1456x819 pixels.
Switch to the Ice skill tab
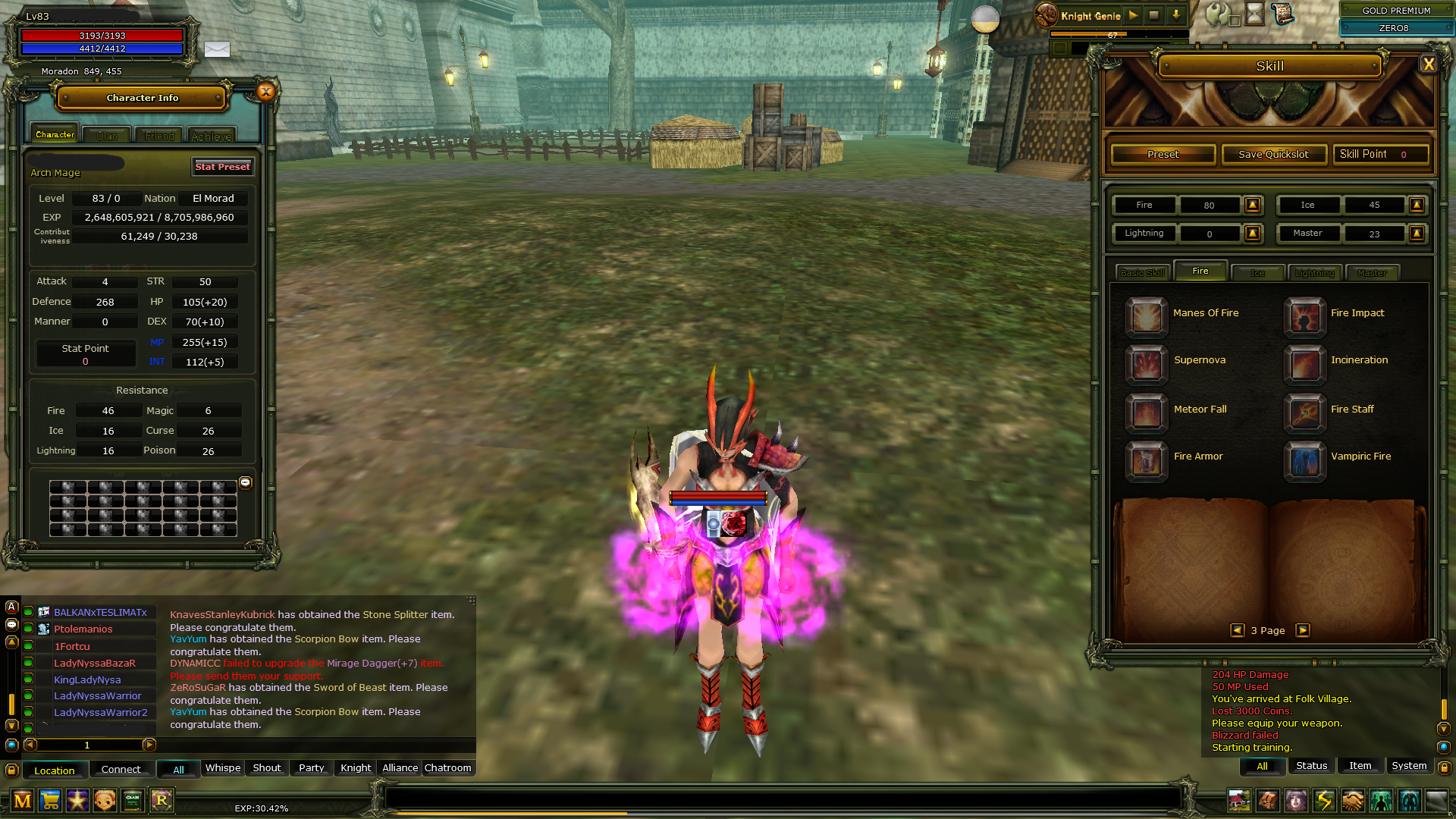click(1257, 271)
